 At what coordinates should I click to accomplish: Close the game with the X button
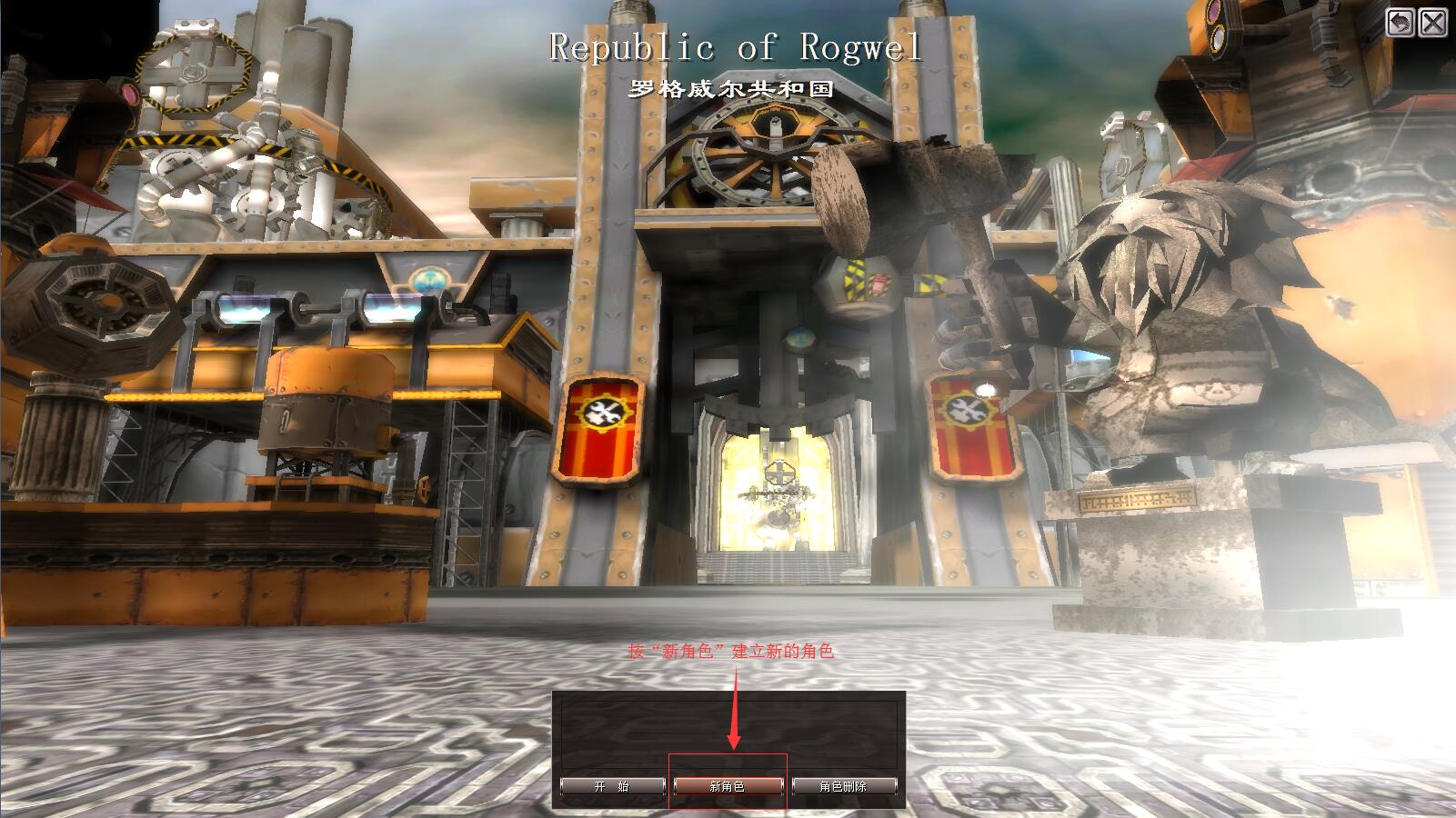(x=1433, y=23)
